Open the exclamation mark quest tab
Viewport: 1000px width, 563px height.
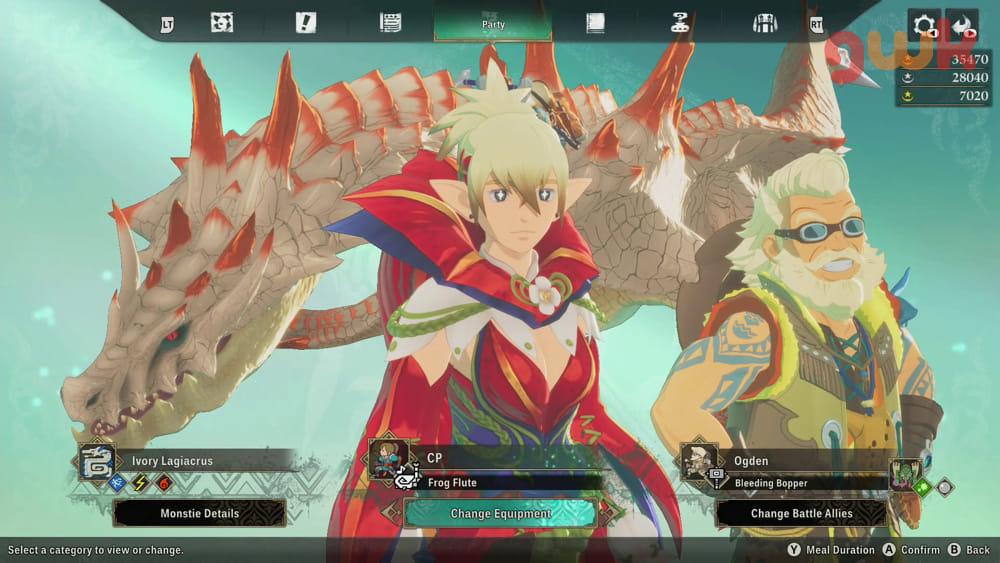pyautogui.click(x=306, y=23)
